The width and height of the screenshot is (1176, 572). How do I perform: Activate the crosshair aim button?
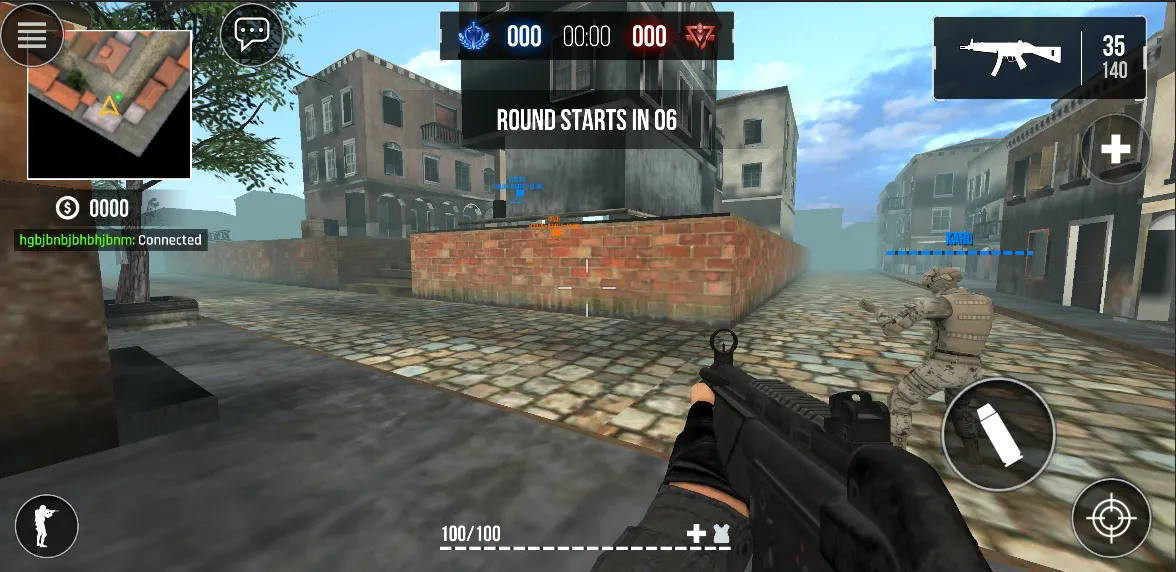pyautogui.click(x=1110, y=517)
